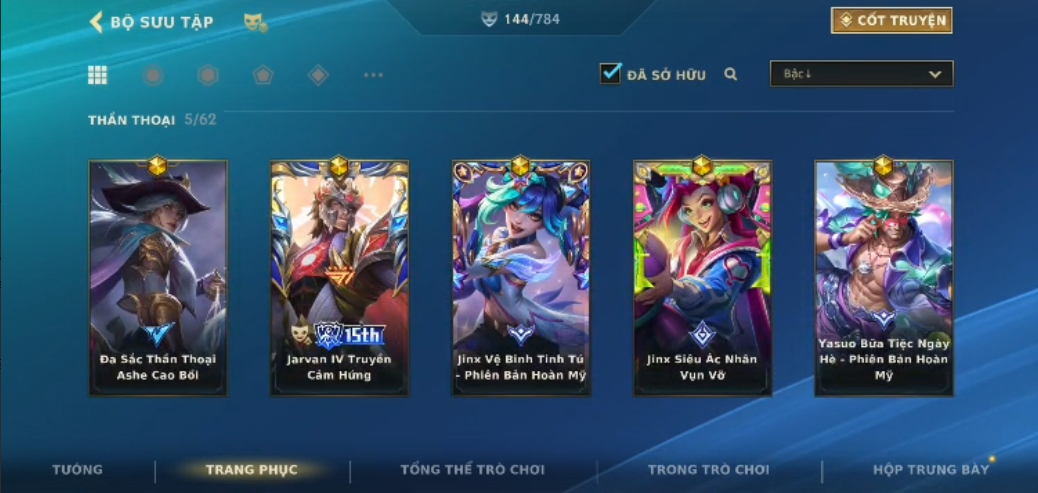Go to the Trong Trò Chơi tab

tap(708, 470)
